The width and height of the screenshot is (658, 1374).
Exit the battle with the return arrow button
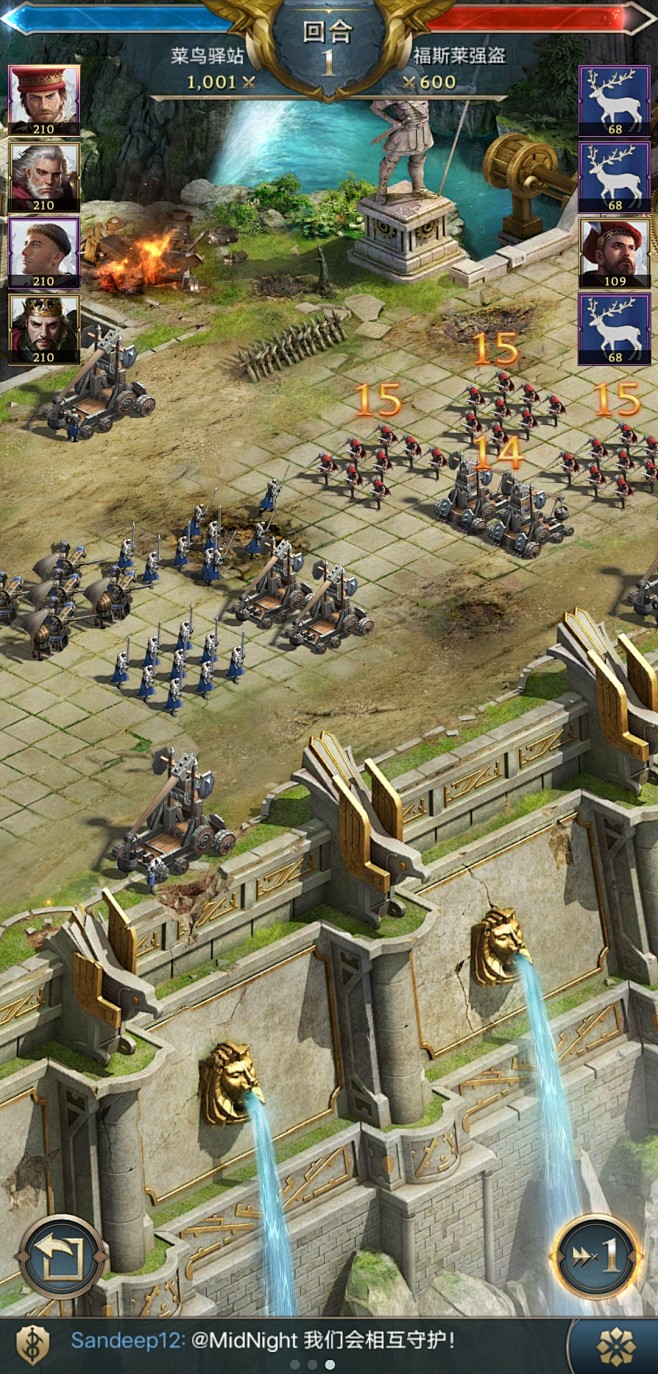pos(62,1256)
